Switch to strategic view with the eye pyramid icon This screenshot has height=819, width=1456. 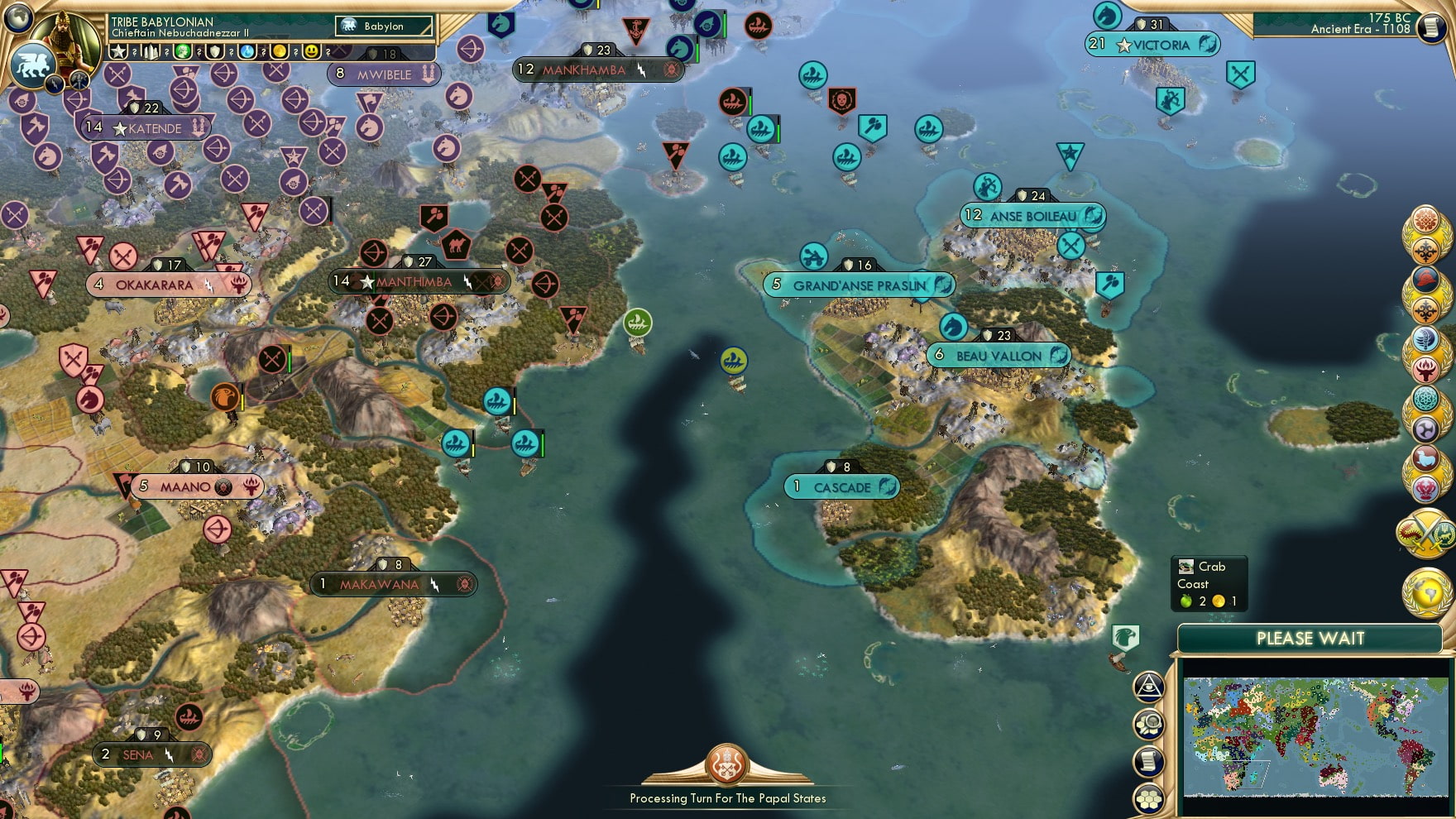1149,687
